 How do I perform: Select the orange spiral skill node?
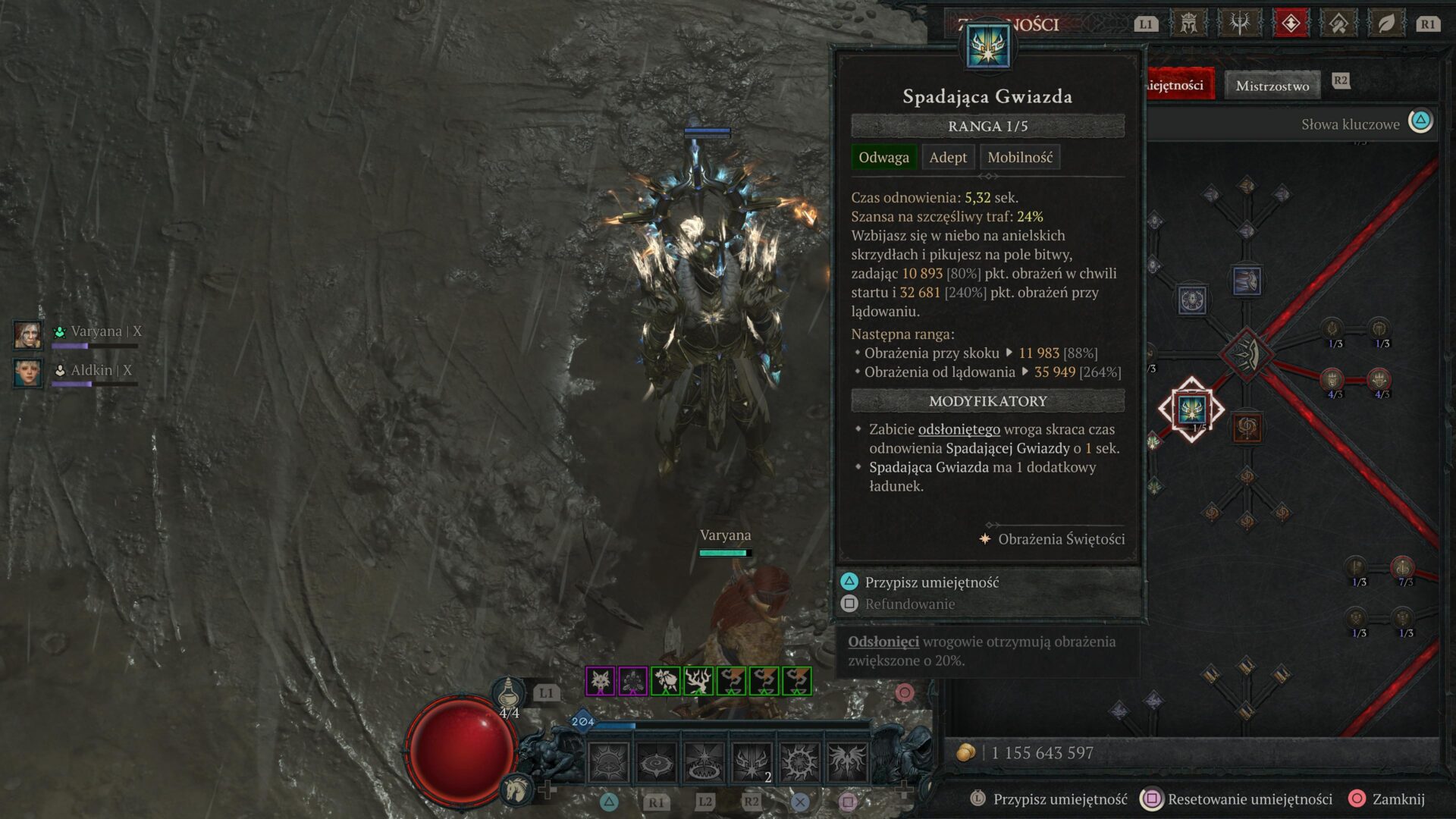point(1247,428)
